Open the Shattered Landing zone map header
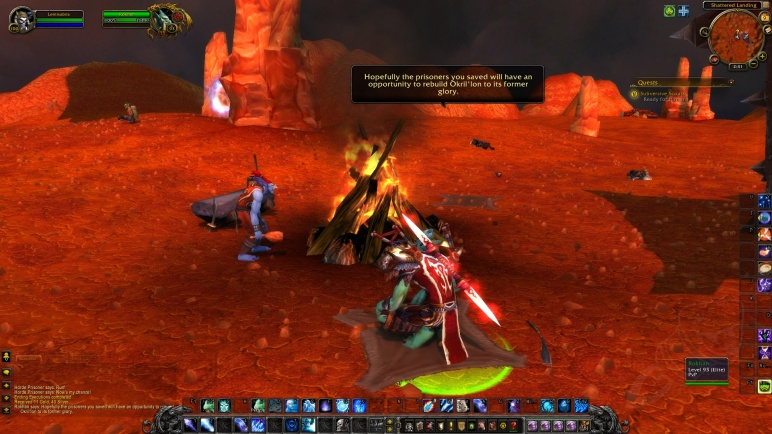Viewport: 772px width, 434px height. click(x=735, y=6)
